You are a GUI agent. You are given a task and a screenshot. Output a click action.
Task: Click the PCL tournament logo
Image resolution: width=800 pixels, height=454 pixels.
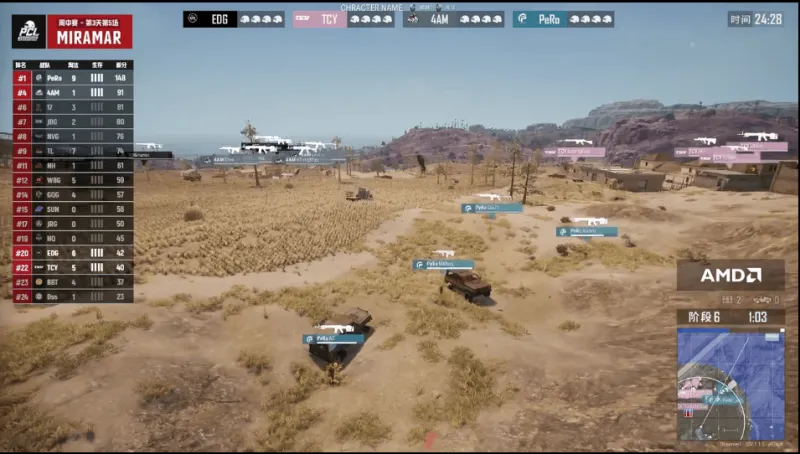(x=27, y=31)
